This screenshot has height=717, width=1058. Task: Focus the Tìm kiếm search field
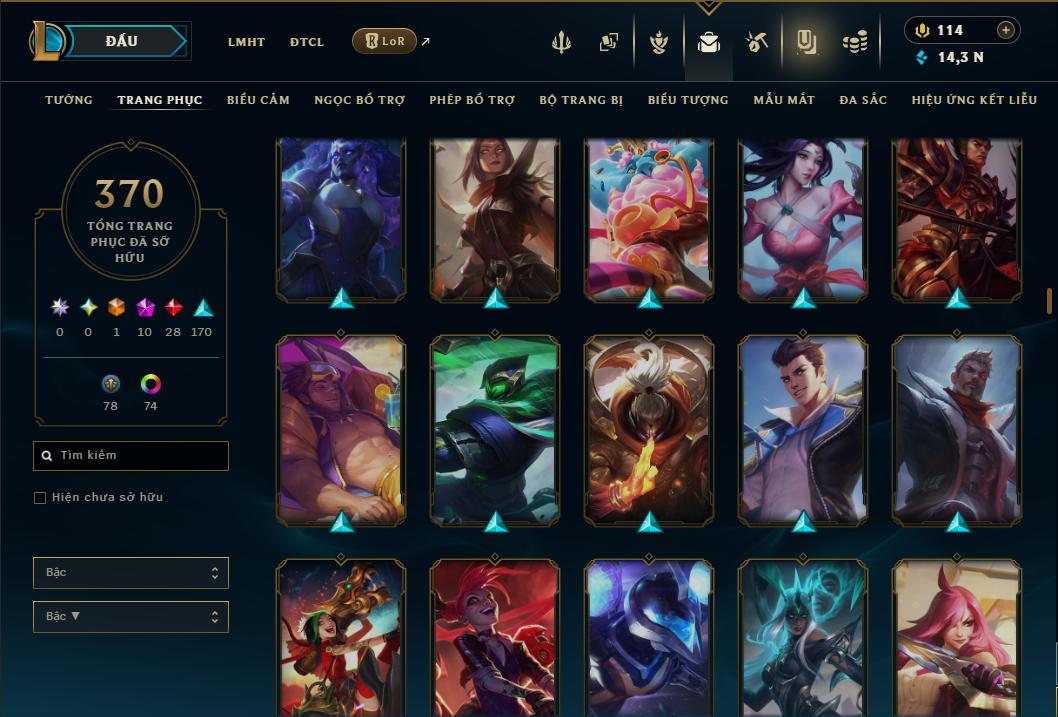pyautogui.click(x=131, y=456)
